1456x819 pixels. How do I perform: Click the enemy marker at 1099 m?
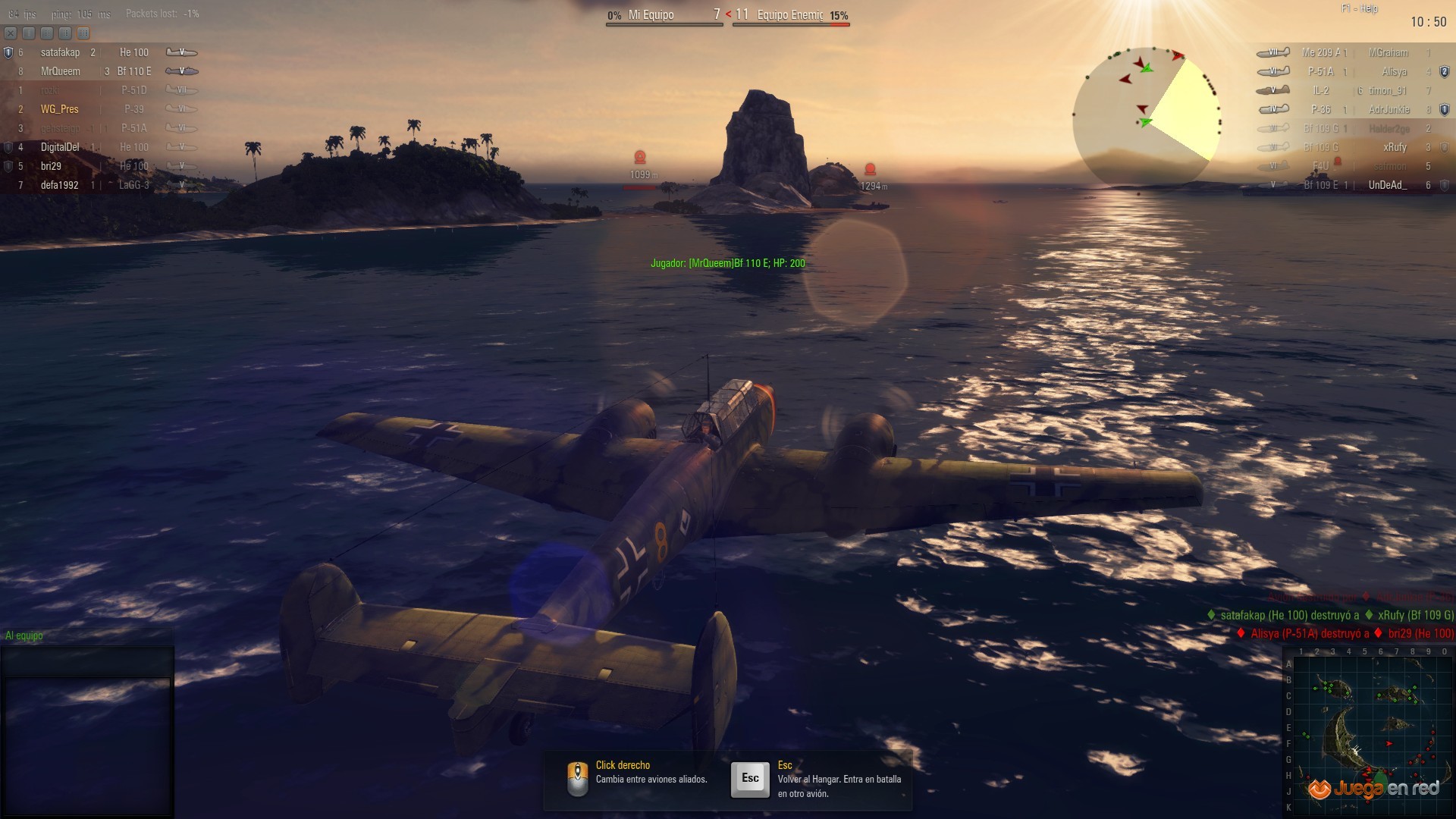640,158
